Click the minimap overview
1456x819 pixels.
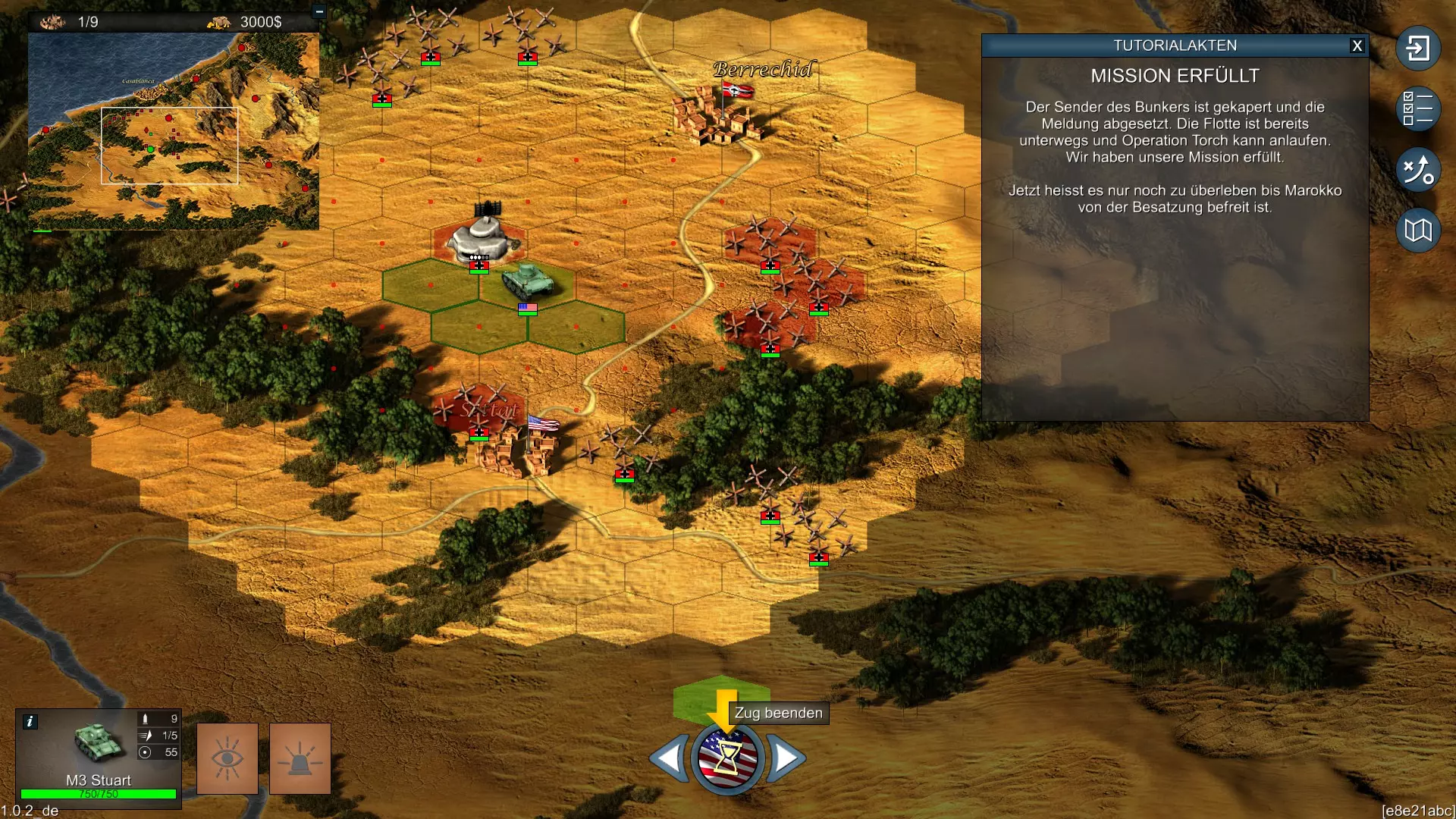tap(173, 130)
